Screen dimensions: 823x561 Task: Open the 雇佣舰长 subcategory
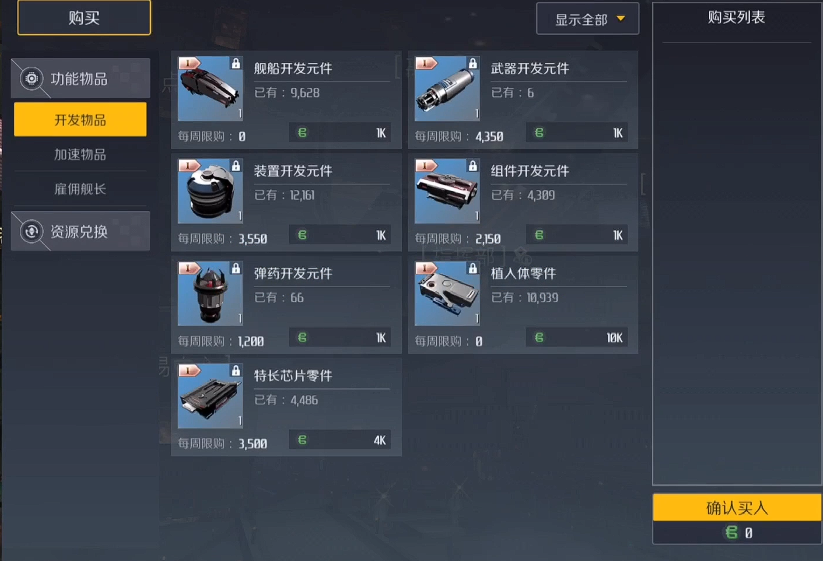click(x=80, y=188)
